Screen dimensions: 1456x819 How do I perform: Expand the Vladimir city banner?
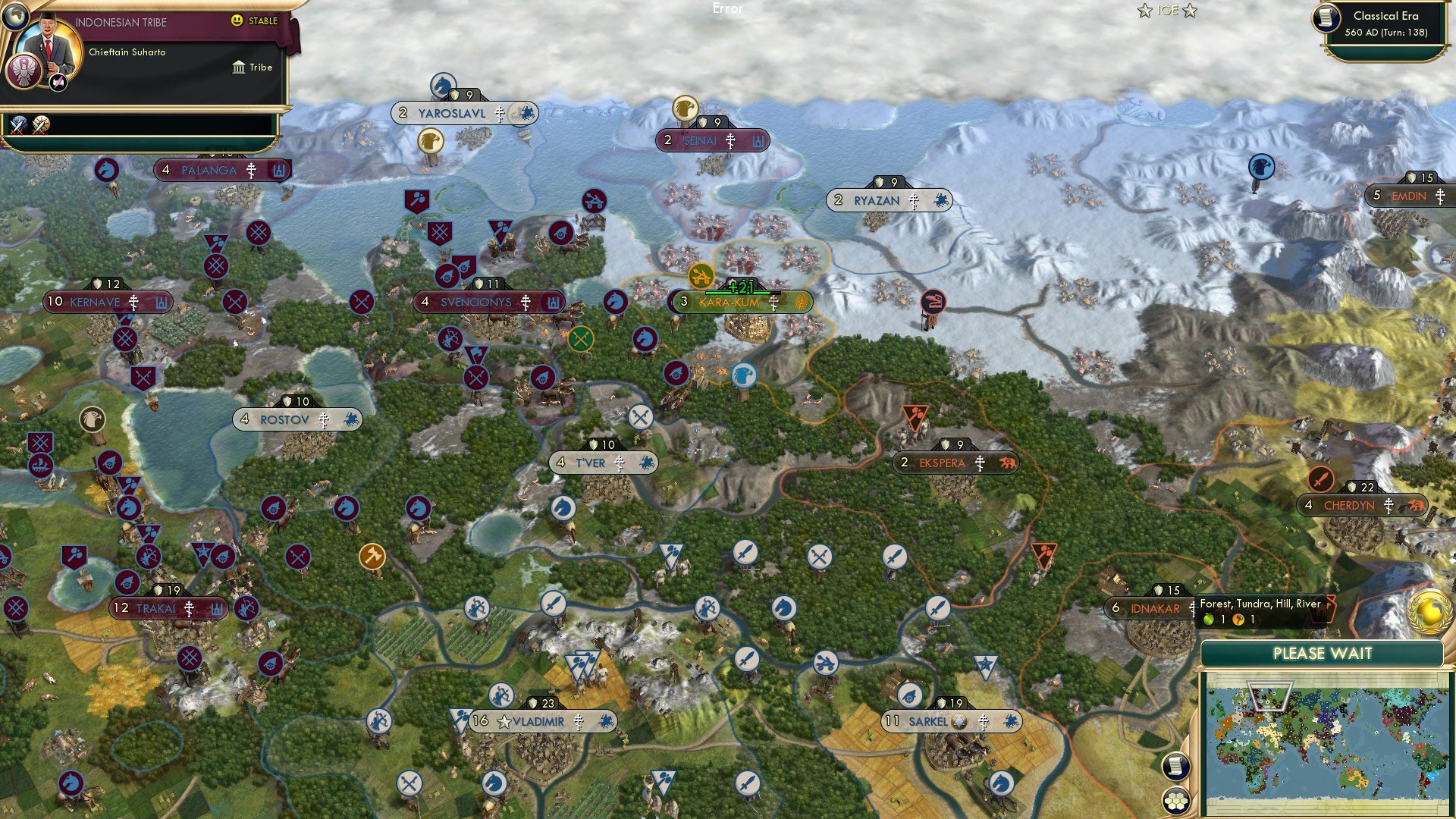pos(541,721)
